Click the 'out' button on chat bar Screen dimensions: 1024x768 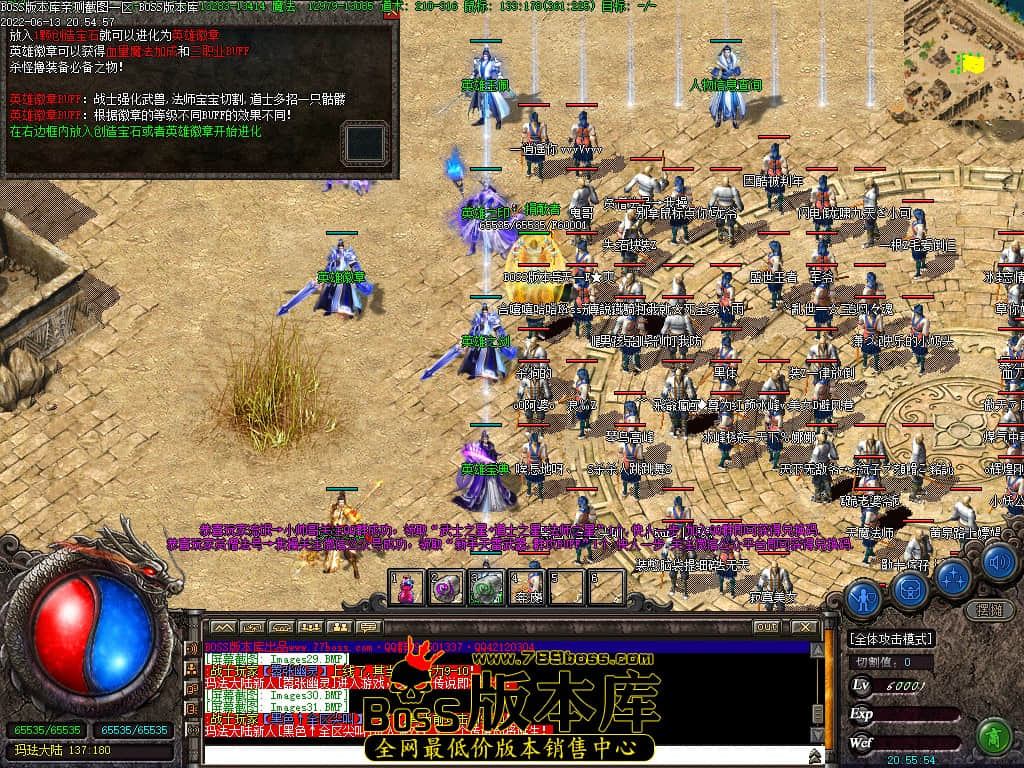(766, 626)
